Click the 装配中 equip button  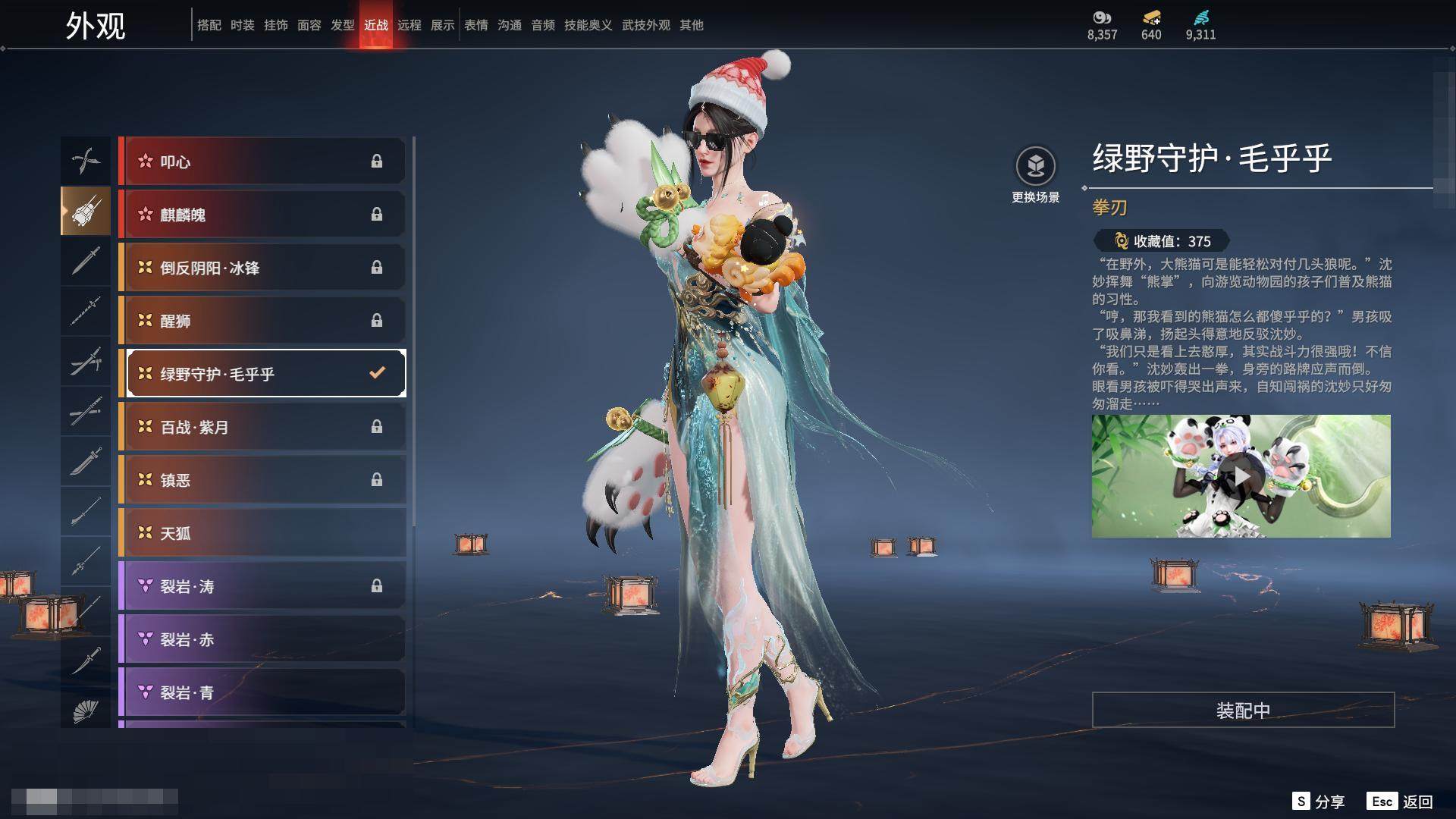click(1243, 711)
